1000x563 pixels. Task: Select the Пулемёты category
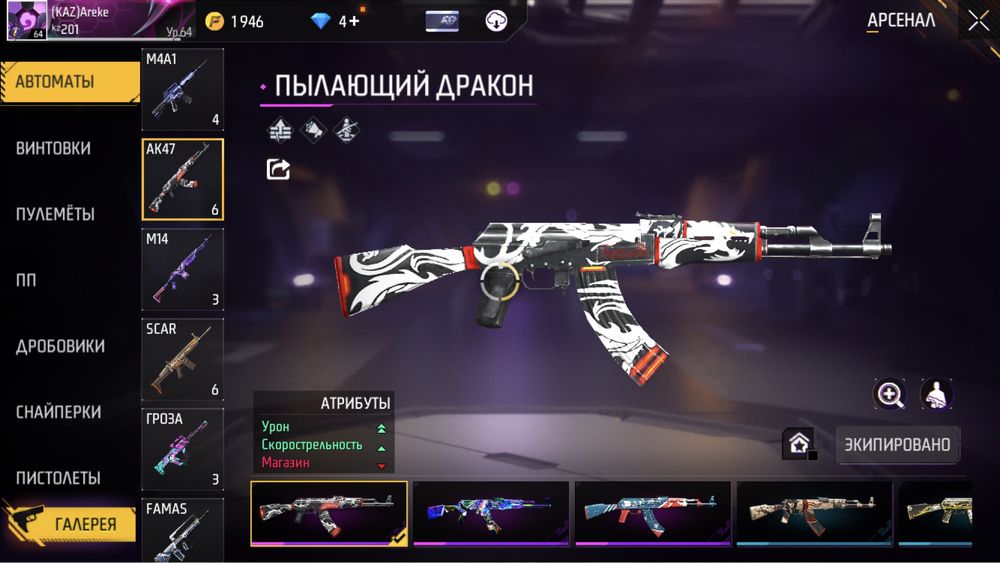pos(56,214)
